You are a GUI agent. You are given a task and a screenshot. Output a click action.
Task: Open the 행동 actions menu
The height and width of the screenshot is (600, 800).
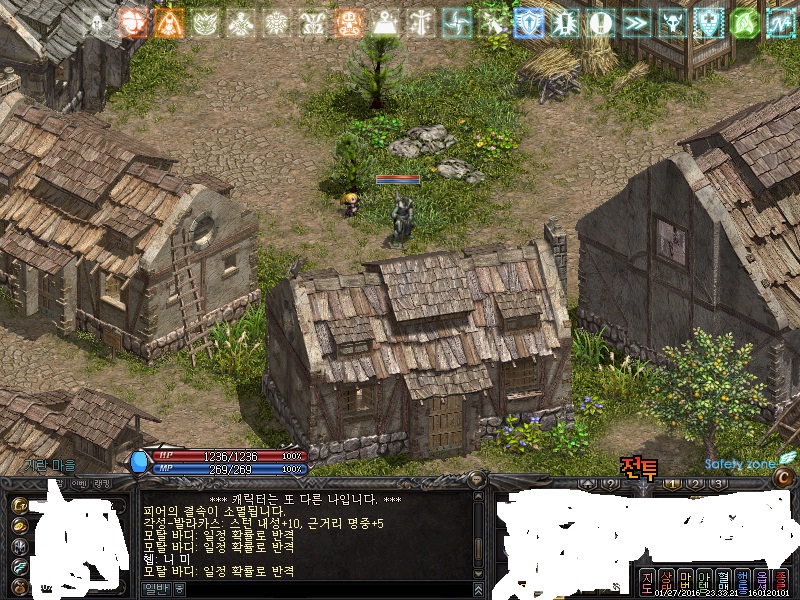tap(742, 582)
